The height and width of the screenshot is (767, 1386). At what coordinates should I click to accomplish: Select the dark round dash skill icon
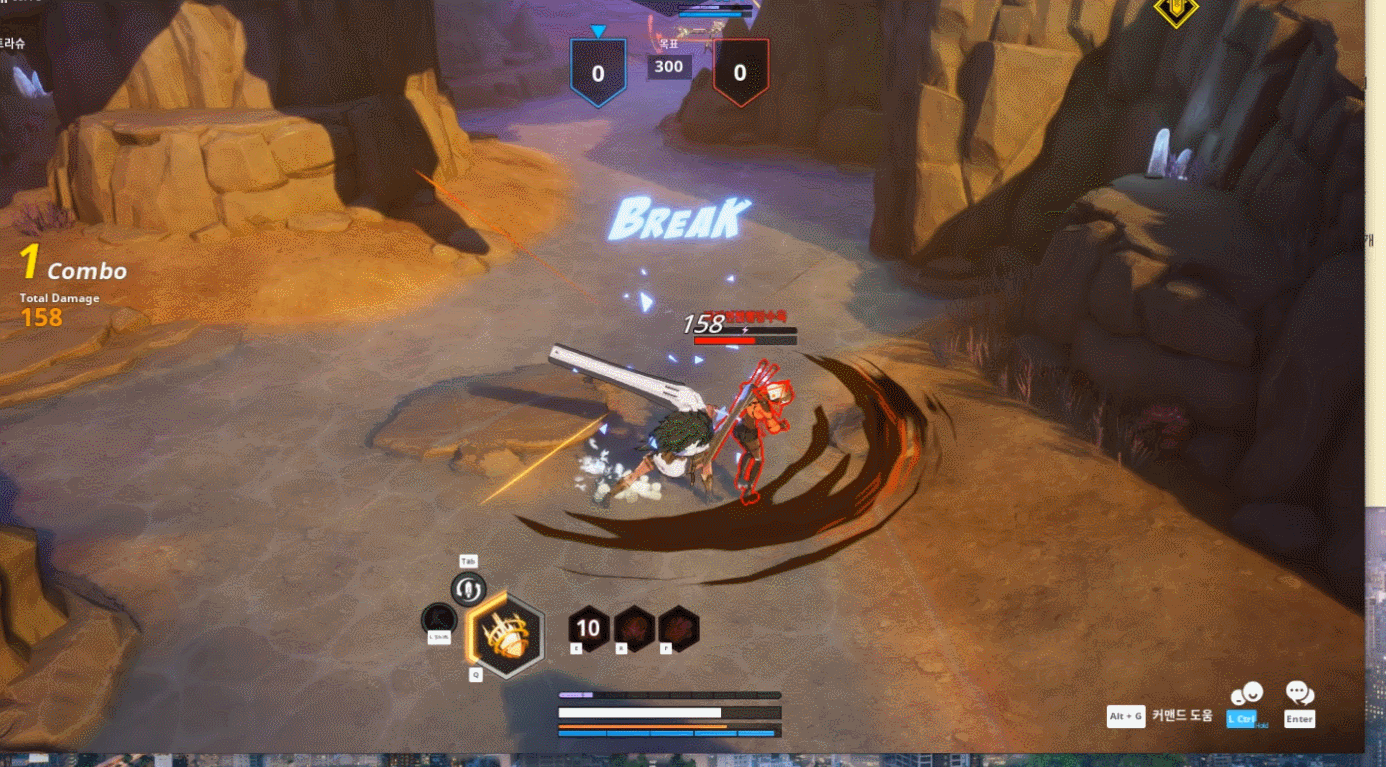pyautogui.click(x=438, y=619)
